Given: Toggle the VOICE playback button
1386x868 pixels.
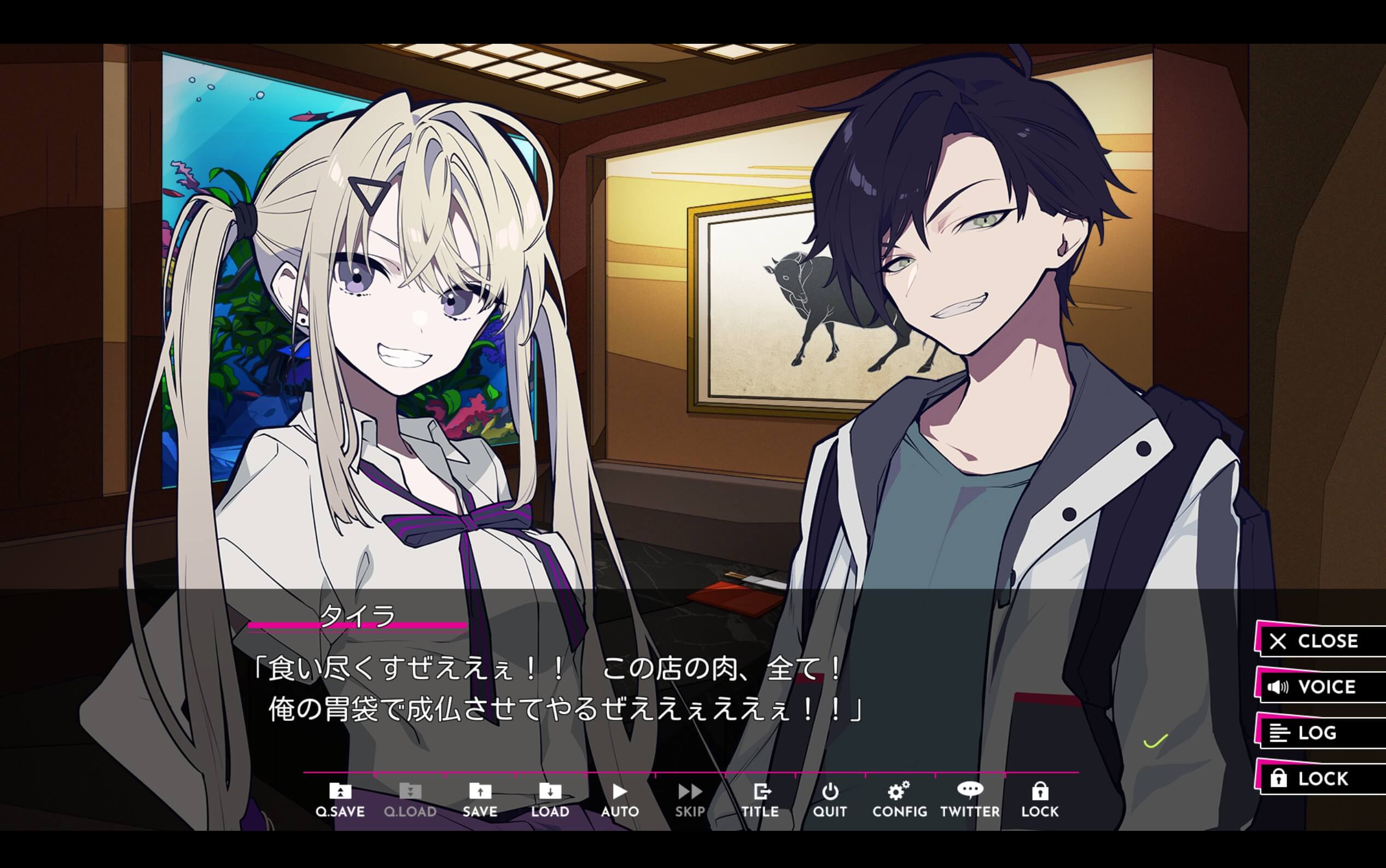Looking at the screenshot, I should click(x=1320, y=686).
